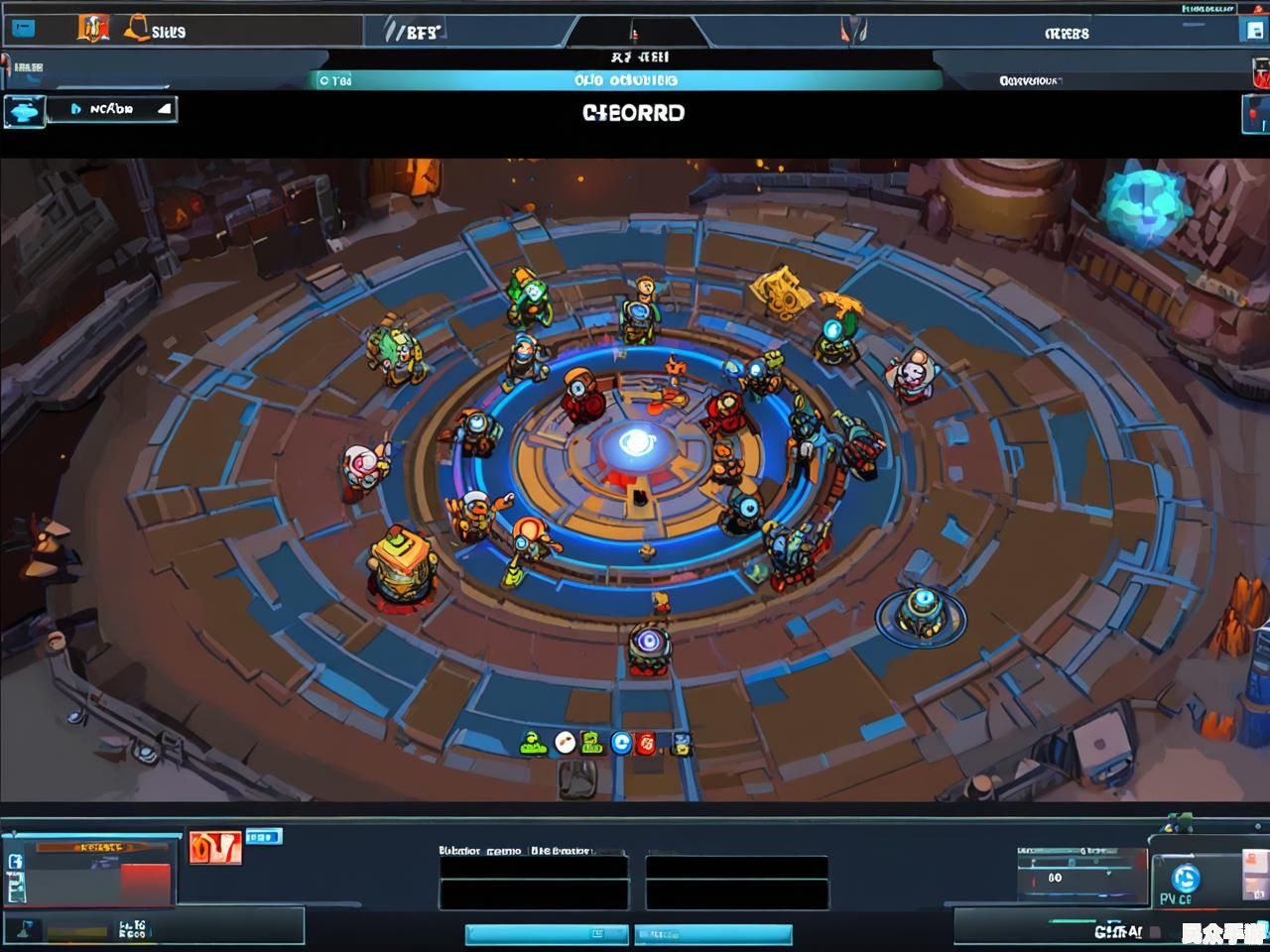This screenshot has width=1270, height=952.
Task: Click the cyan progress bar under top tabs
Action: coord(627,80)
